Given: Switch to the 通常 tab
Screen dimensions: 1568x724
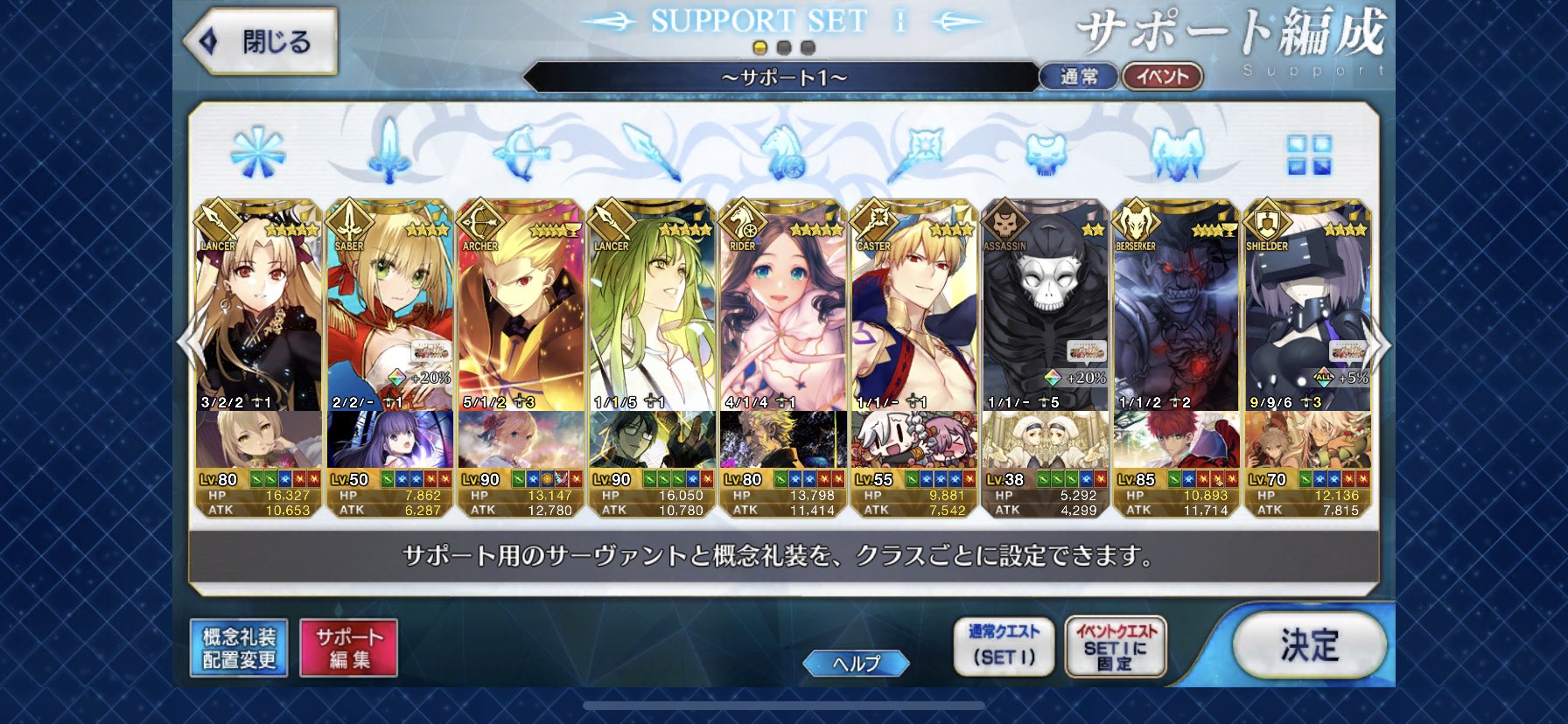Looking at the screenshot, I should (x=1078, y=76).
